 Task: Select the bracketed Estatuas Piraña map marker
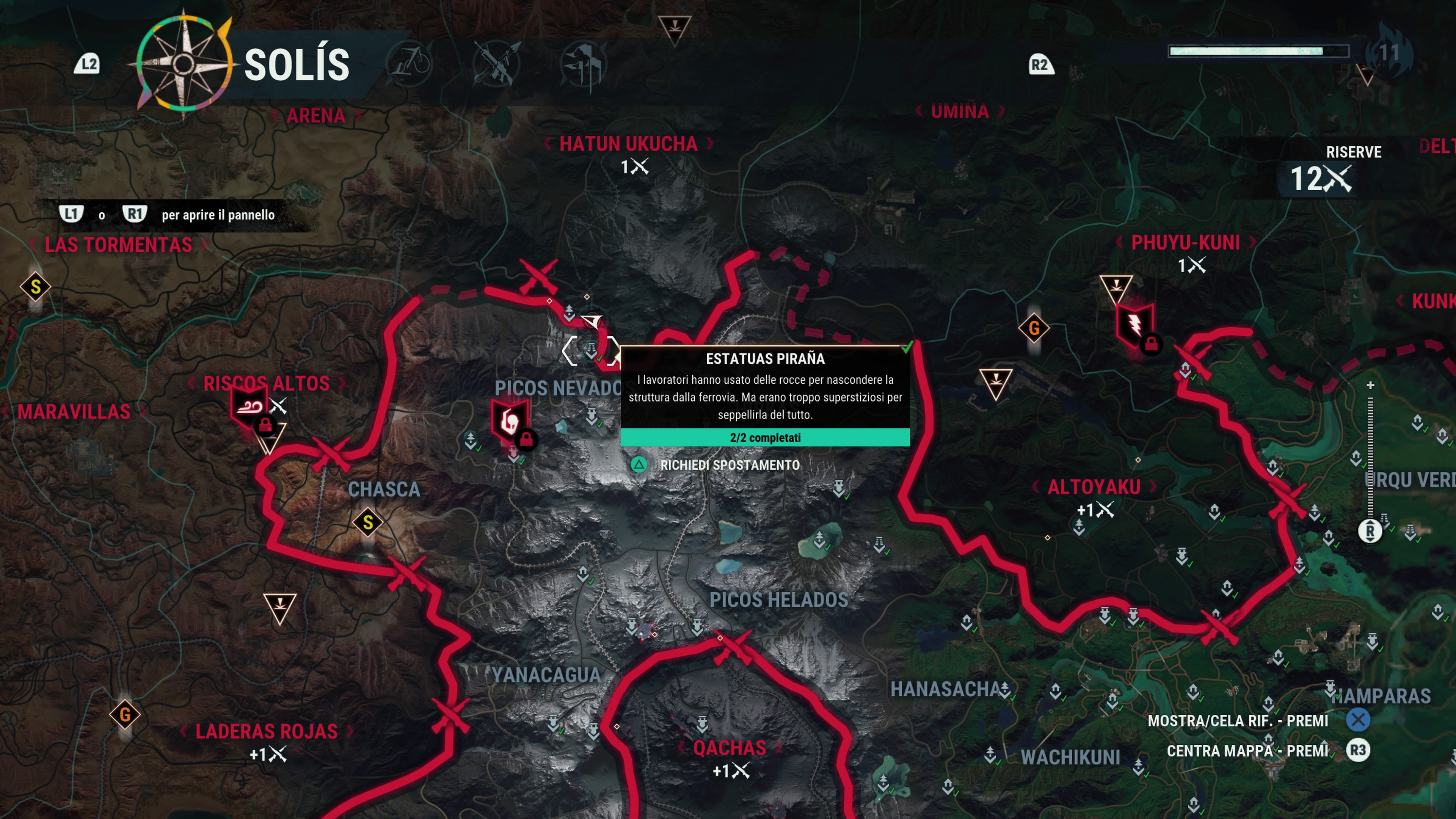click(591, 350)
